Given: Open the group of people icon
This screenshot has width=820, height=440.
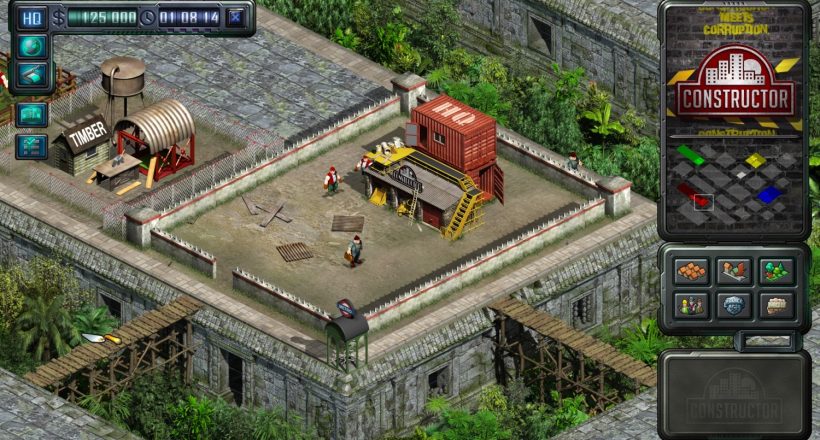Looking at the screenshot, I should tap(691, 305).
